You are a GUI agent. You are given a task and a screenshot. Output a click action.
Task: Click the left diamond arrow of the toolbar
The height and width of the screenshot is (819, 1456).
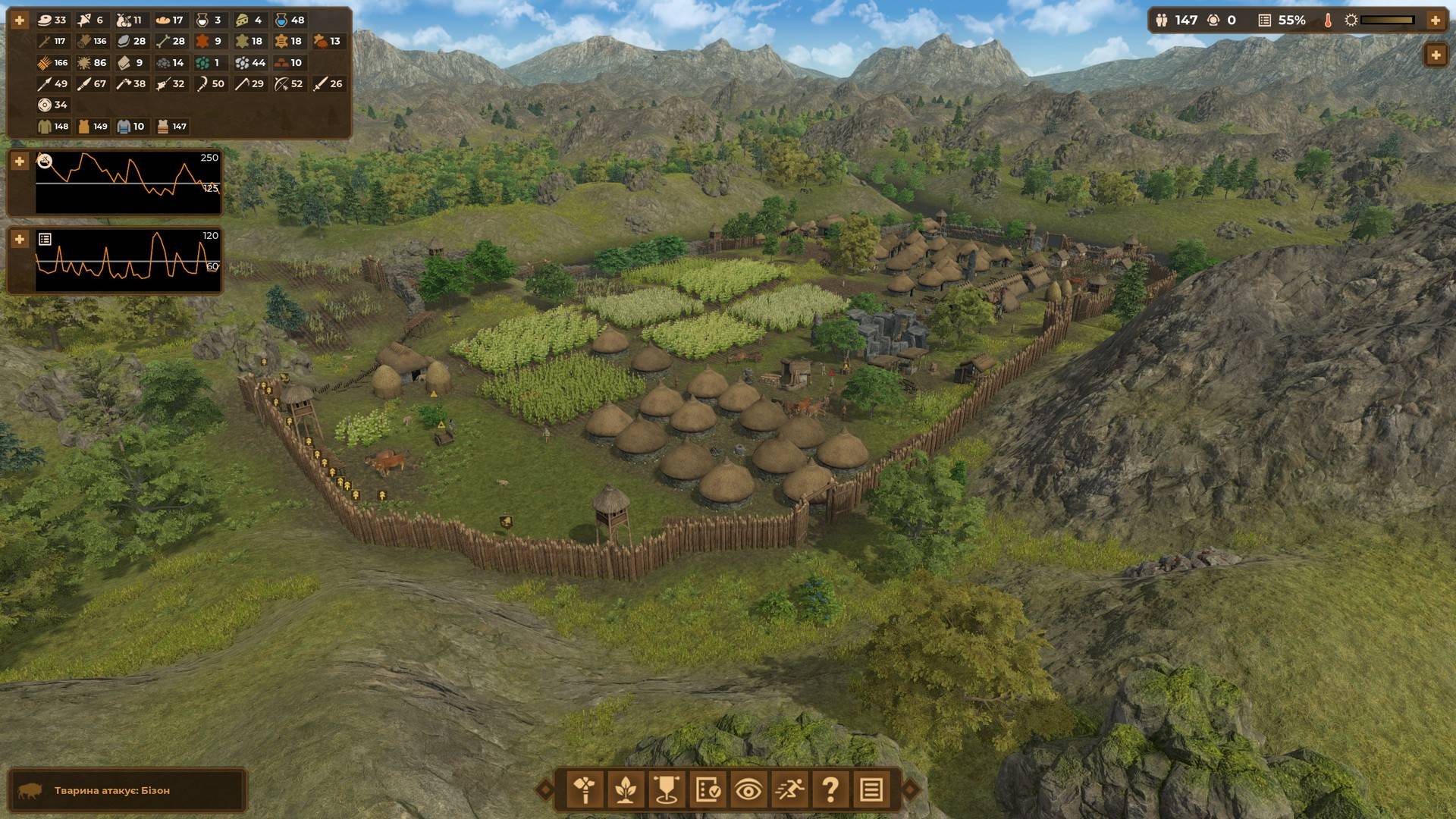(544, 790)
